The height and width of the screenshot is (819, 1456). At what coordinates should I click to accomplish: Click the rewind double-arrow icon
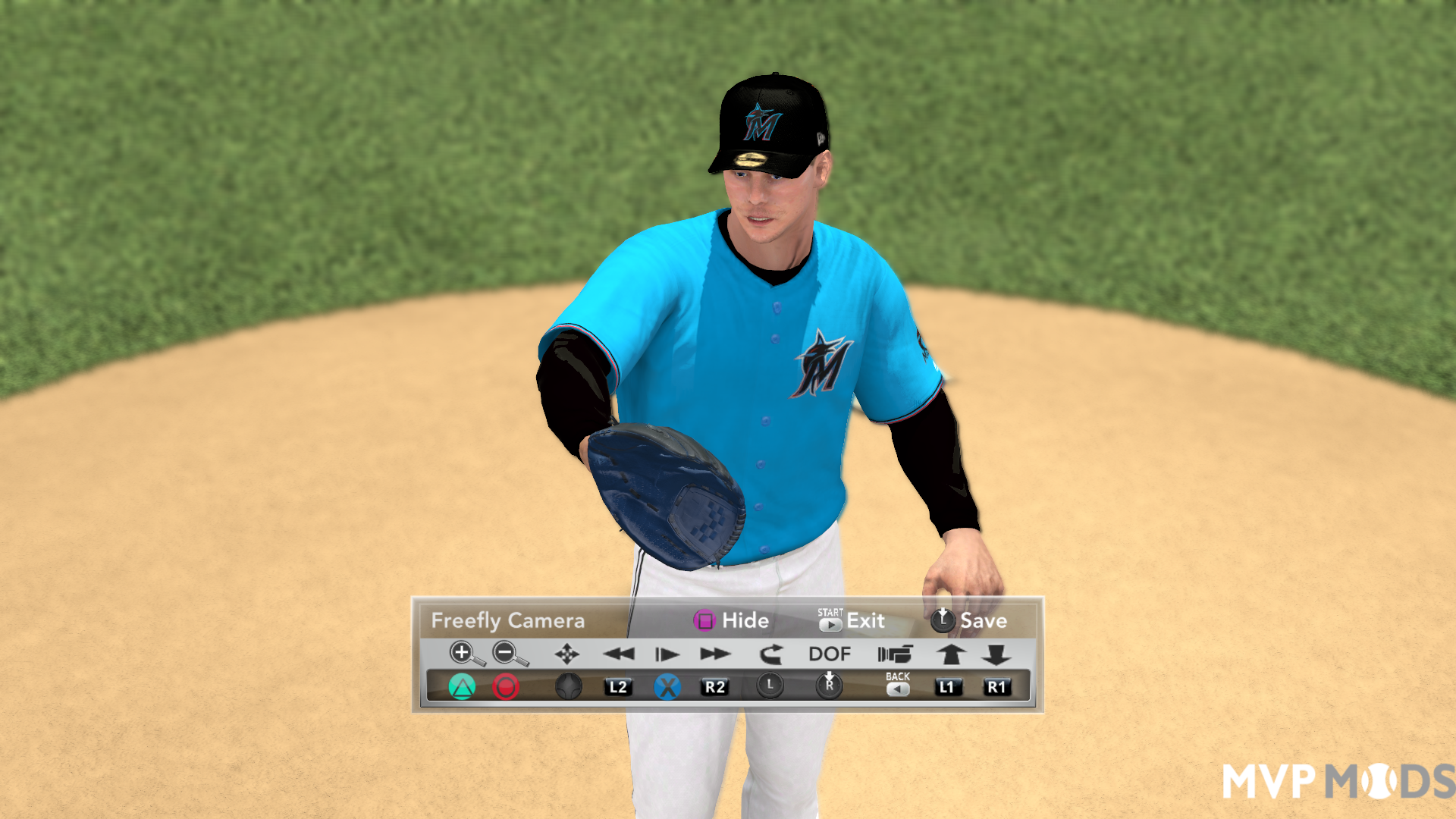618,653
